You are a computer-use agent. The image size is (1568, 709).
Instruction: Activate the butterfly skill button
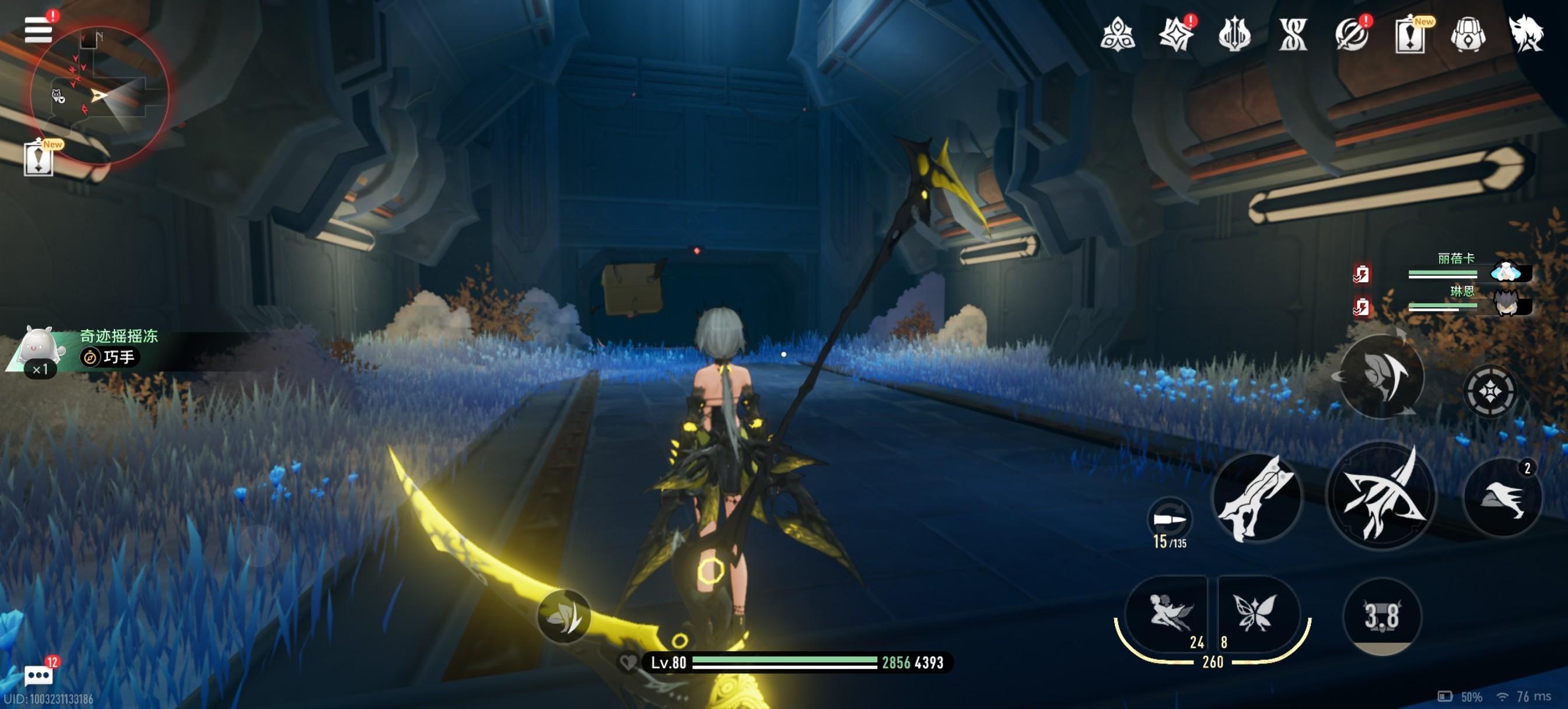click(1255, 613)
